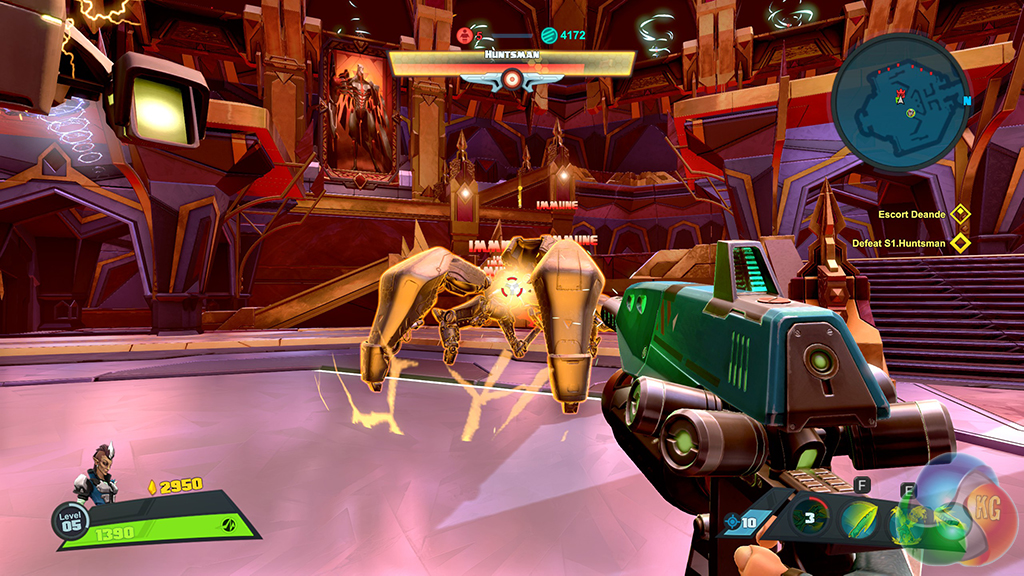Image resolution: width=1024 pixels, height=576 pixels.
Task: Click the Huntsman boss target emblem
Action: pos(511,78)
